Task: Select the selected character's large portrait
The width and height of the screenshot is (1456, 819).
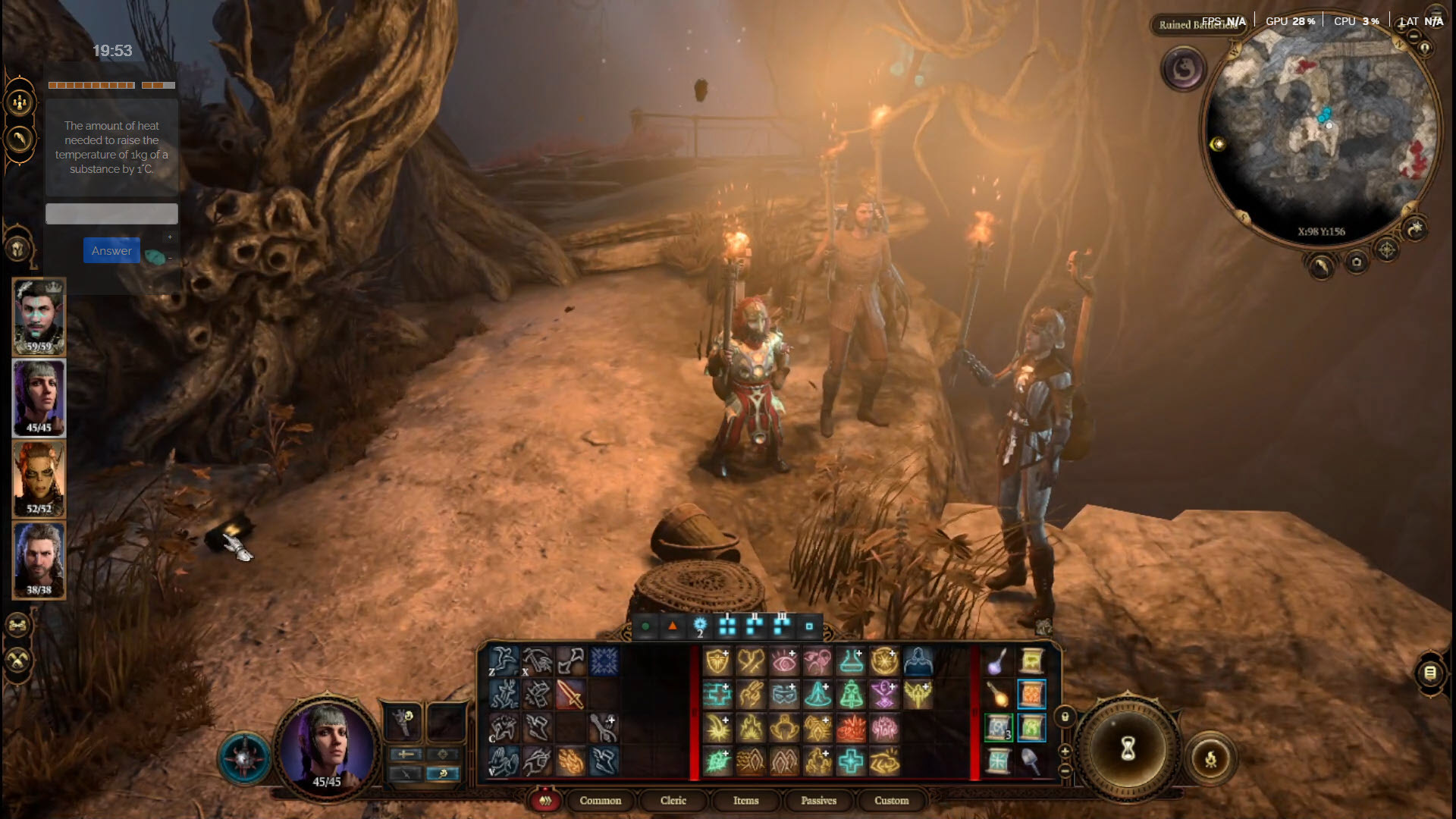Action: pyautogui.click(x=328, y=747)
